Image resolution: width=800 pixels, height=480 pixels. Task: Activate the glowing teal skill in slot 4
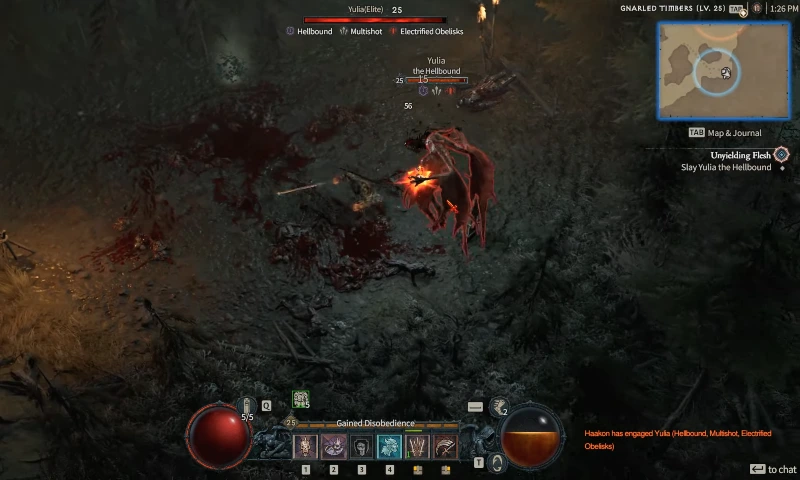tap(390, 447)
